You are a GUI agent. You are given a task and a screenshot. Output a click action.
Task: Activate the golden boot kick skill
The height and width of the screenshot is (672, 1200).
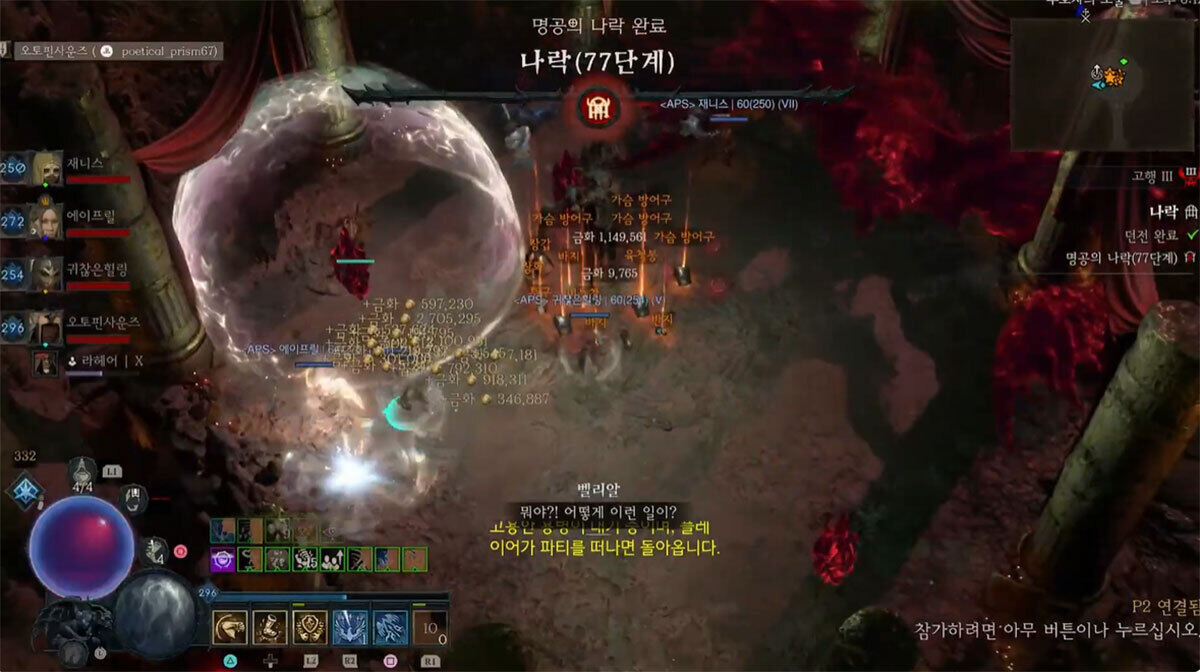point(270,628)
